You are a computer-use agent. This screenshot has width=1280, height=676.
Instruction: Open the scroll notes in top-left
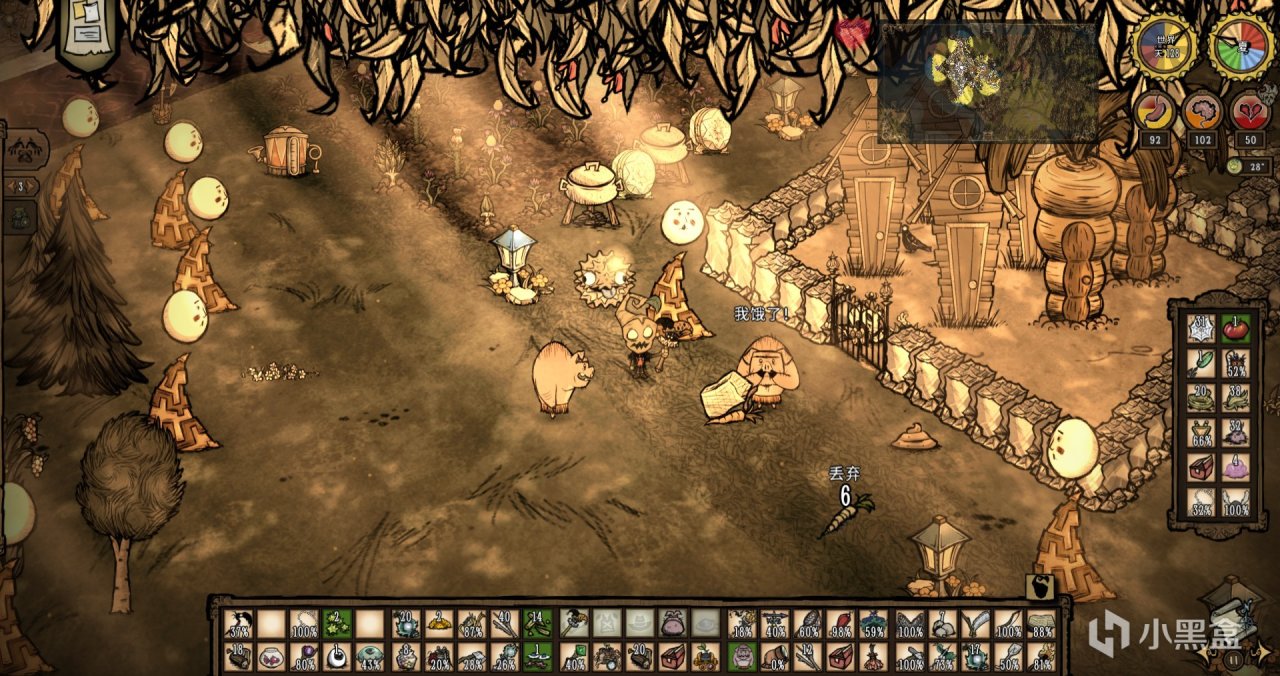coord(86,30)
